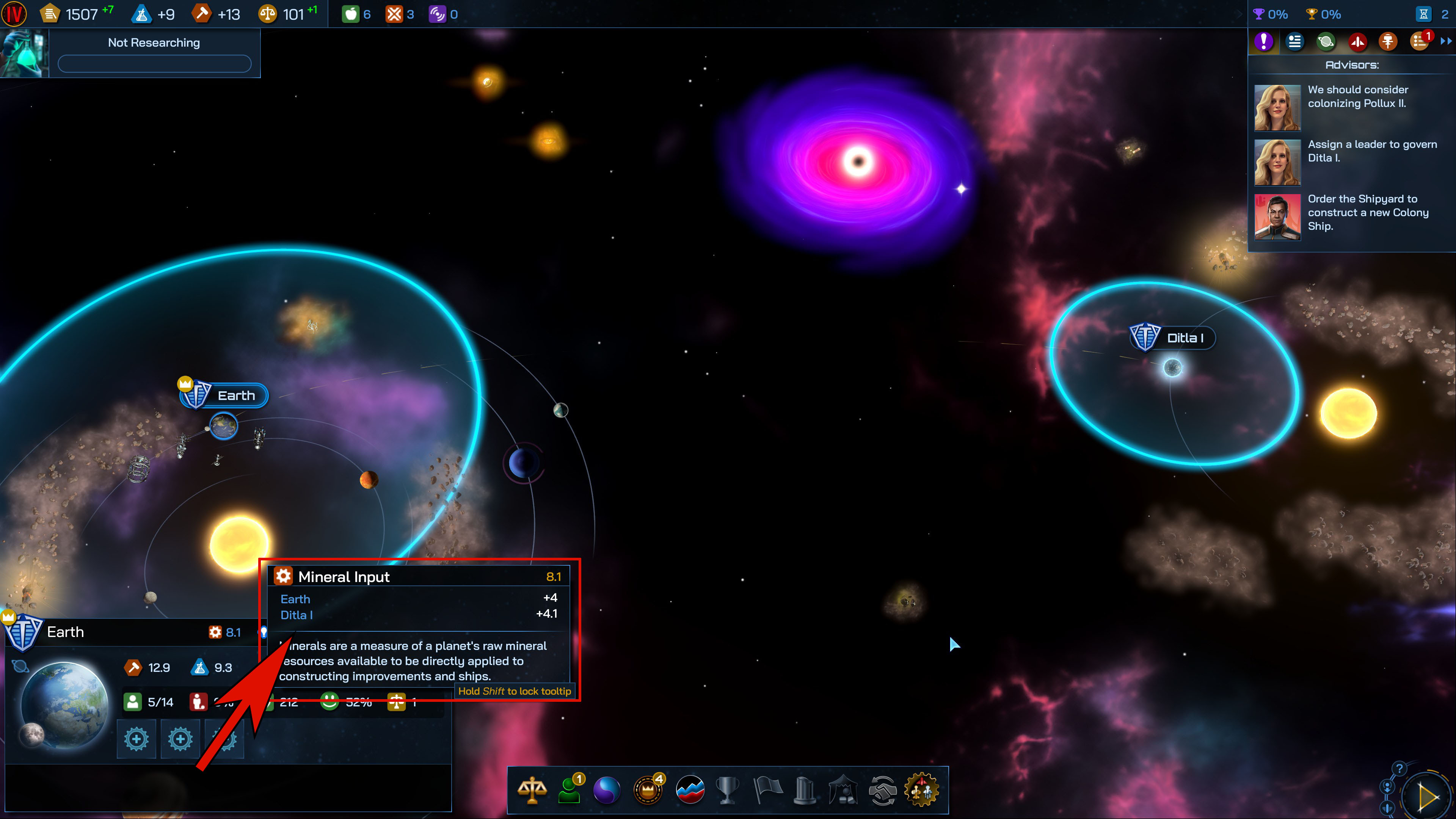
Task: Switch to the orange starbase tab
Action: [x=1388, y=41]
